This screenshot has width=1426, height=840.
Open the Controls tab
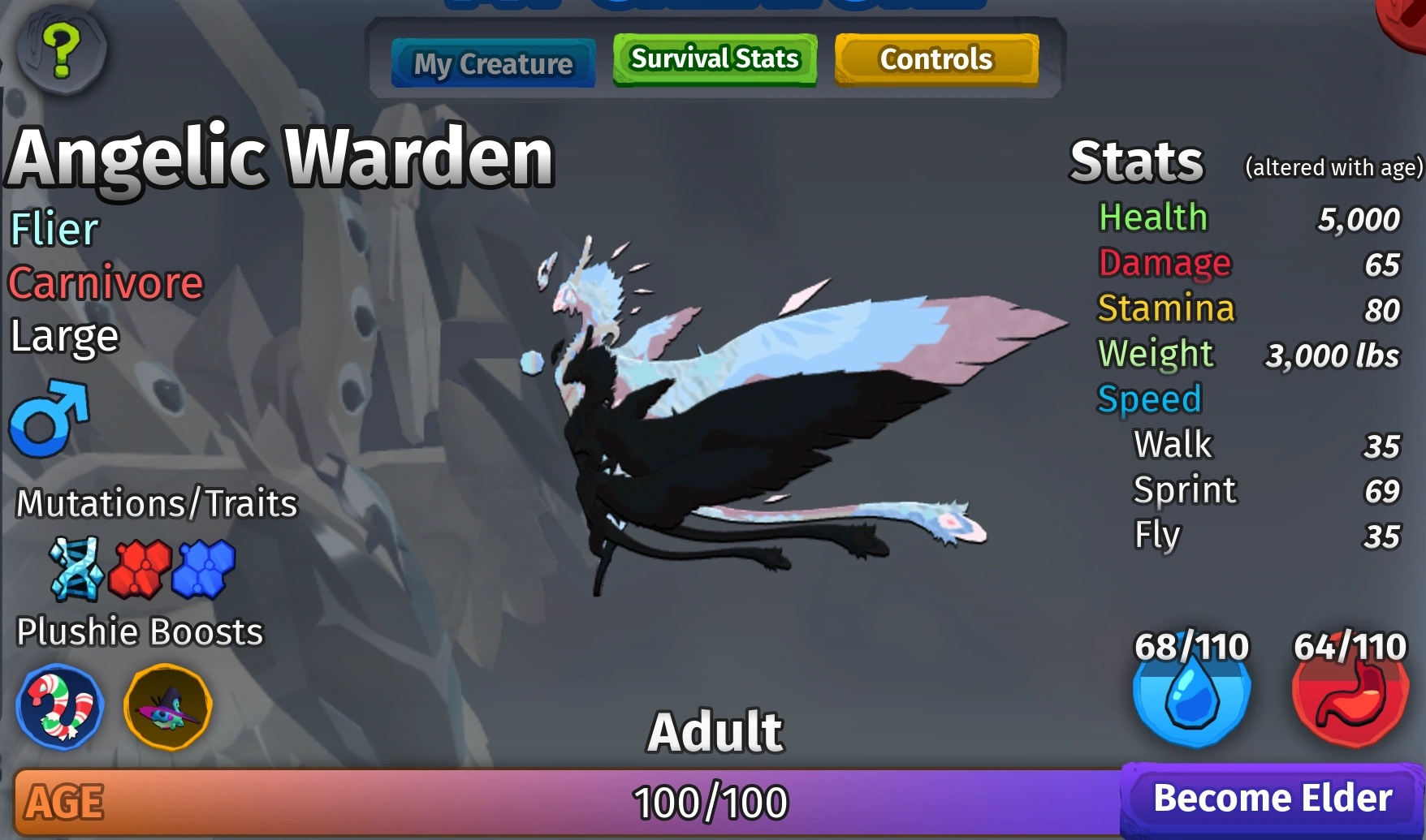[936, 58]
